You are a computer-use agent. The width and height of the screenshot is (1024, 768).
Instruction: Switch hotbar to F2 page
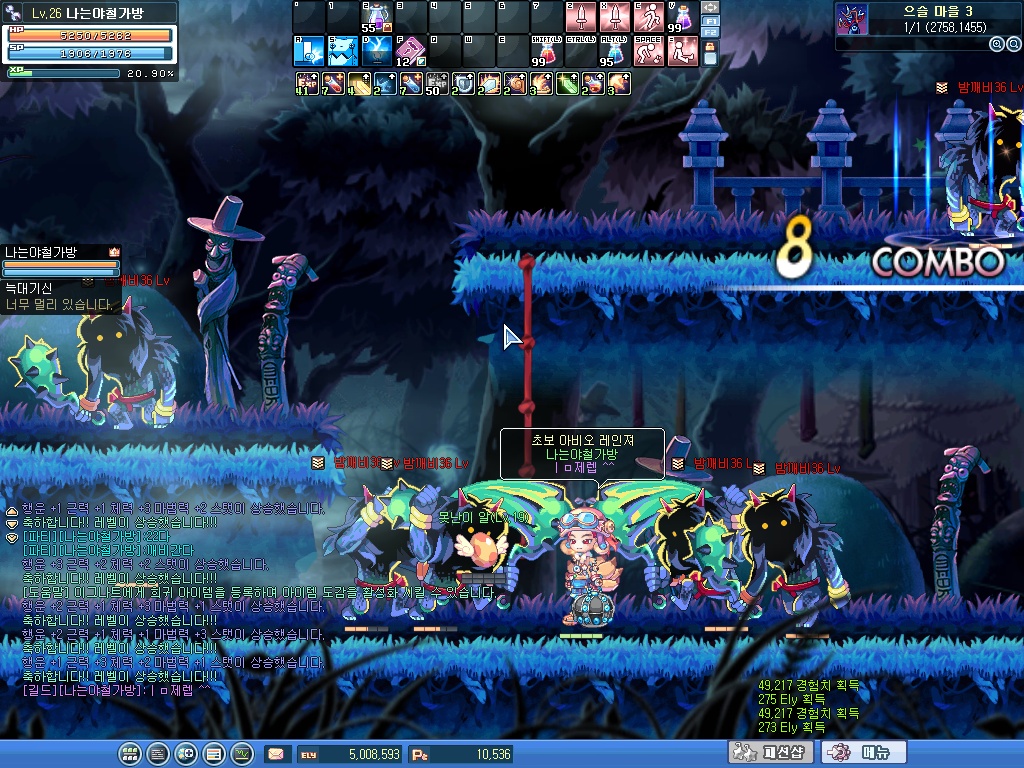pyautogui.click(x=710, y=33)
